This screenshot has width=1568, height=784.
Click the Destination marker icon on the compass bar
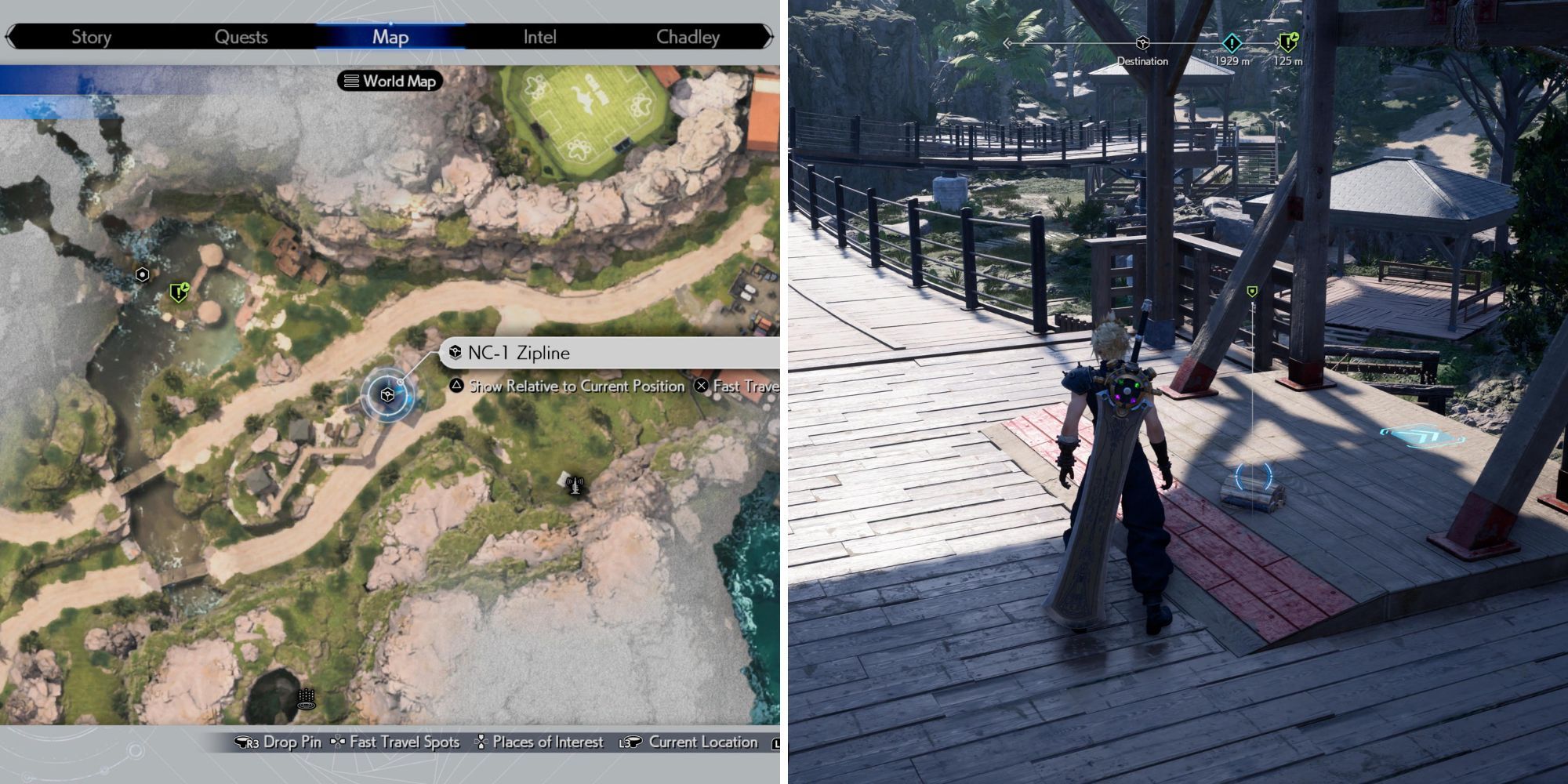coord(1142,45)
